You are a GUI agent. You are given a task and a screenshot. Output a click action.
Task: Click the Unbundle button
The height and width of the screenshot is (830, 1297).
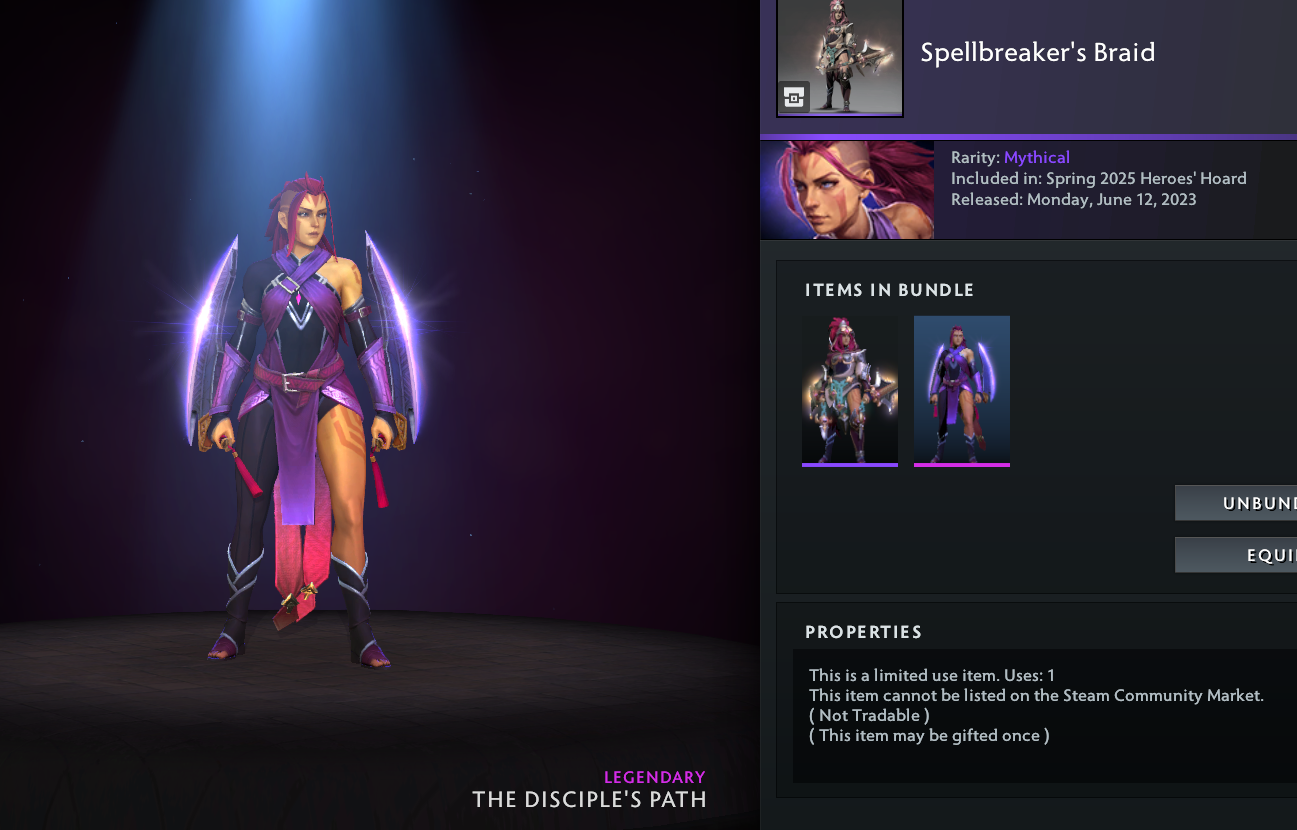tap(1236, 503)
